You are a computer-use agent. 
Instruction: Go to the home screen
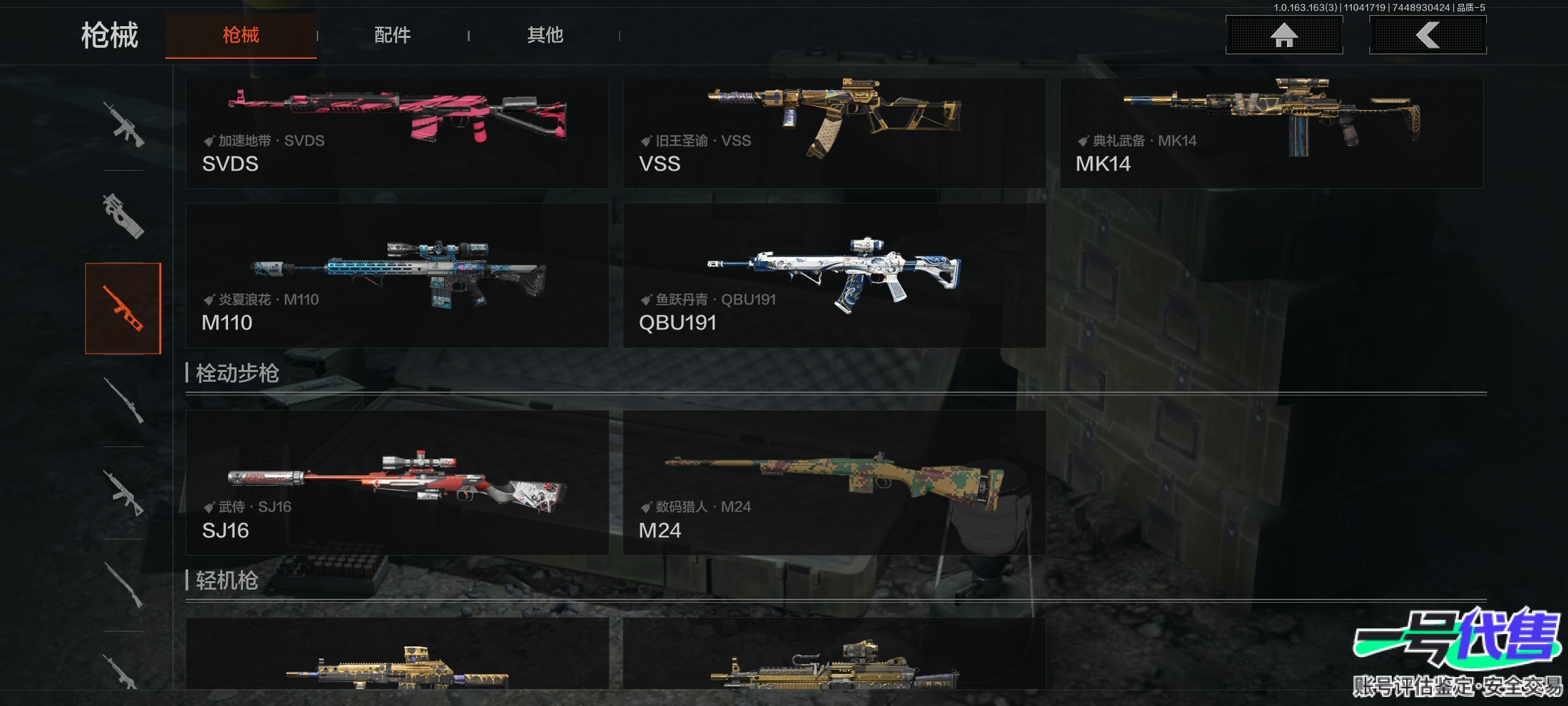pos(1284,35)
